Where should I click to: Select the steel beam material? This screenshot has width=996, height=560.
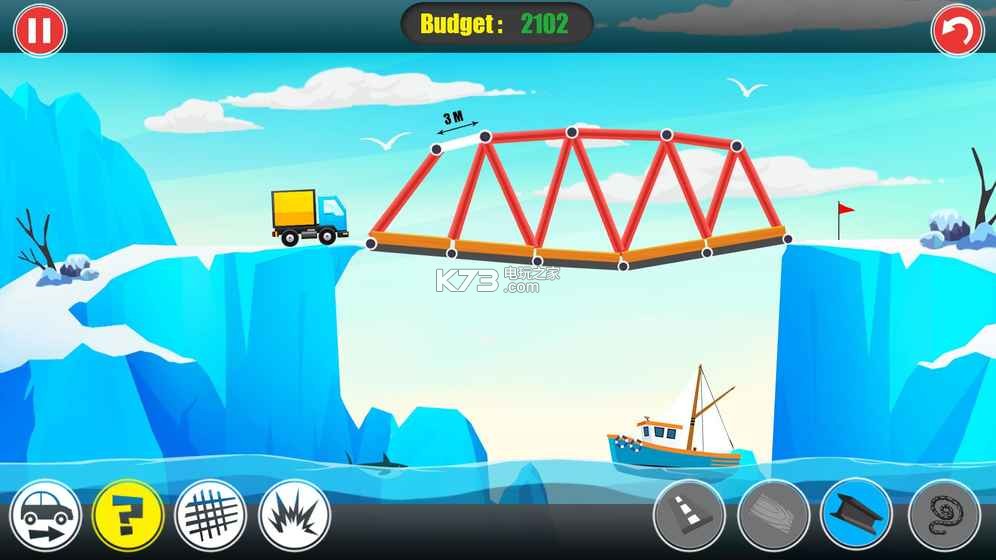(856, 517)
